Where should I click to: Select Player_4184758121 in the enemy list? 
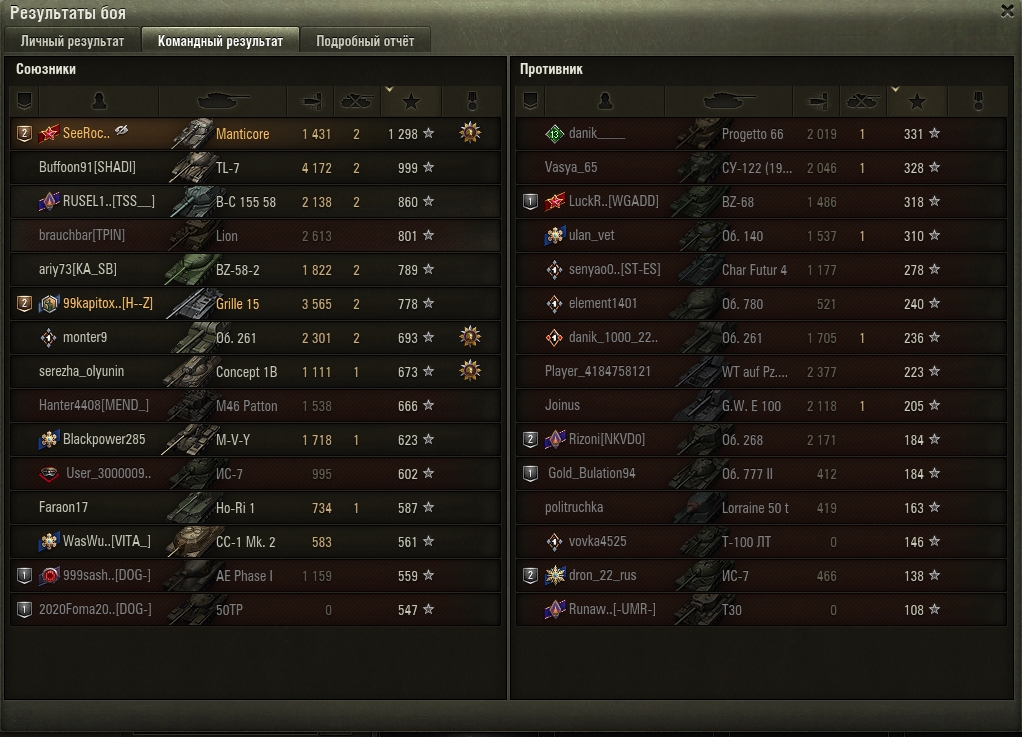598,372
